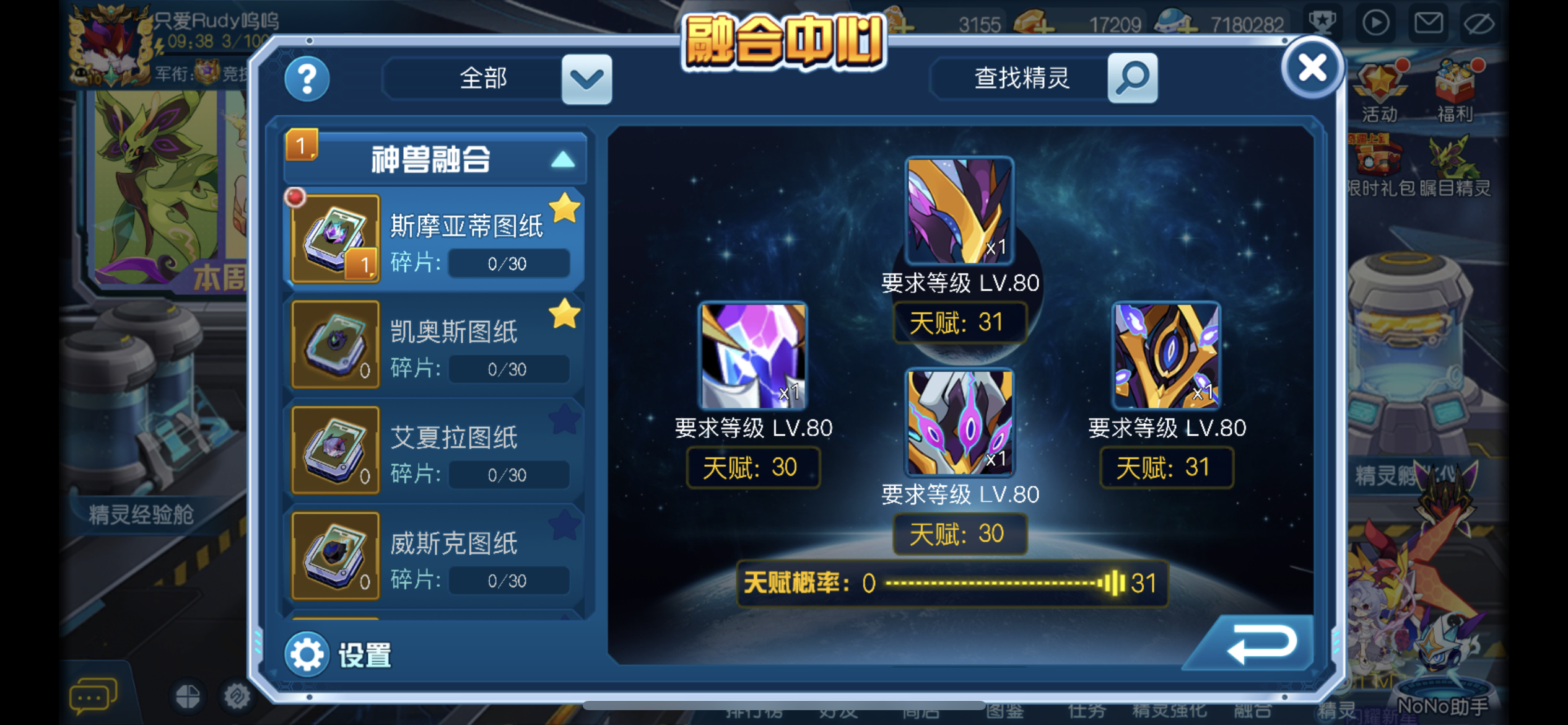Collapse the 神兽融合 category section
This screenshot has height=725, width=1568.
tap(561, 159)
